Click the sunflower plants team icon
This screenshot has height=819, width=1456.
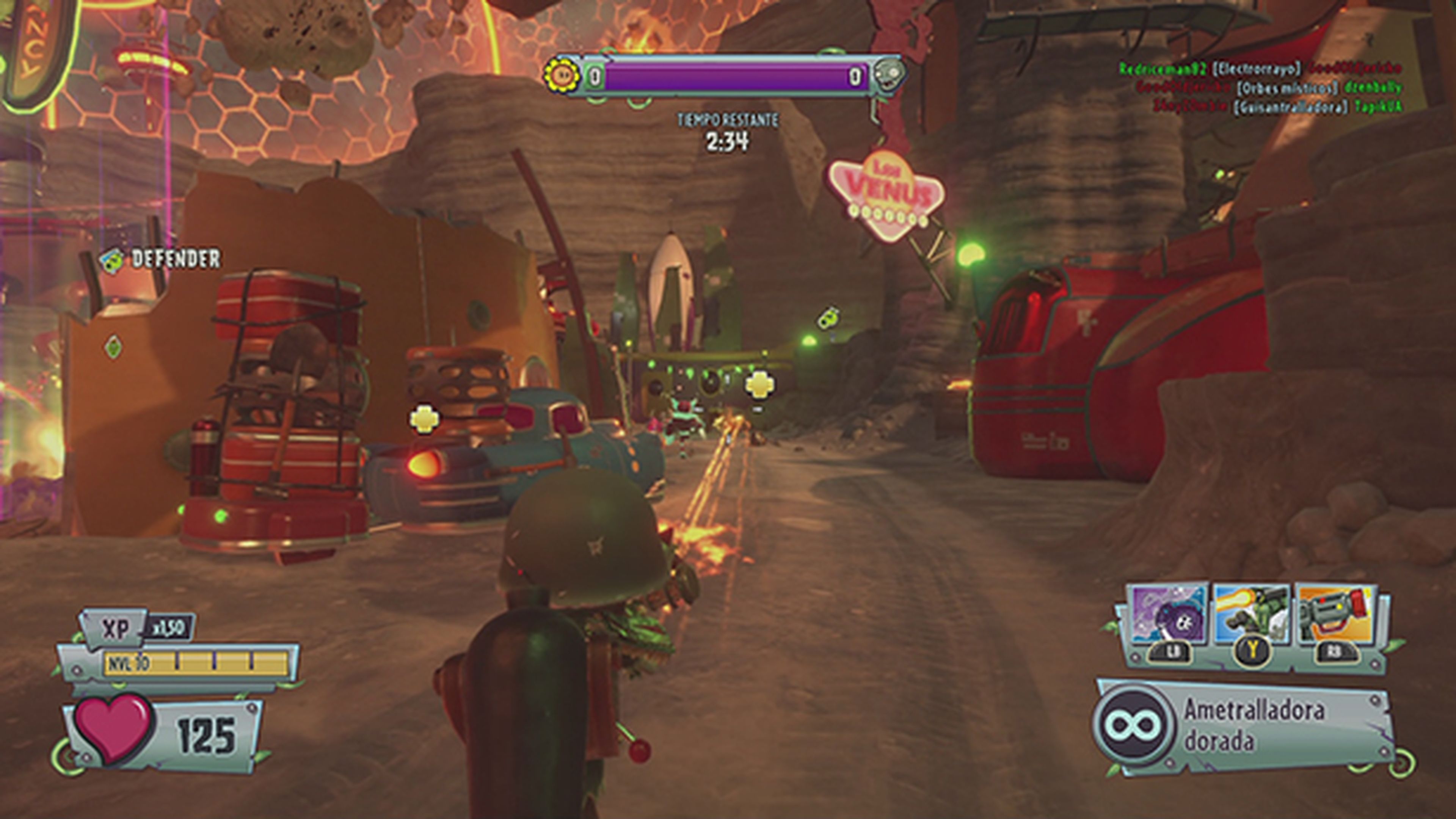561,75
